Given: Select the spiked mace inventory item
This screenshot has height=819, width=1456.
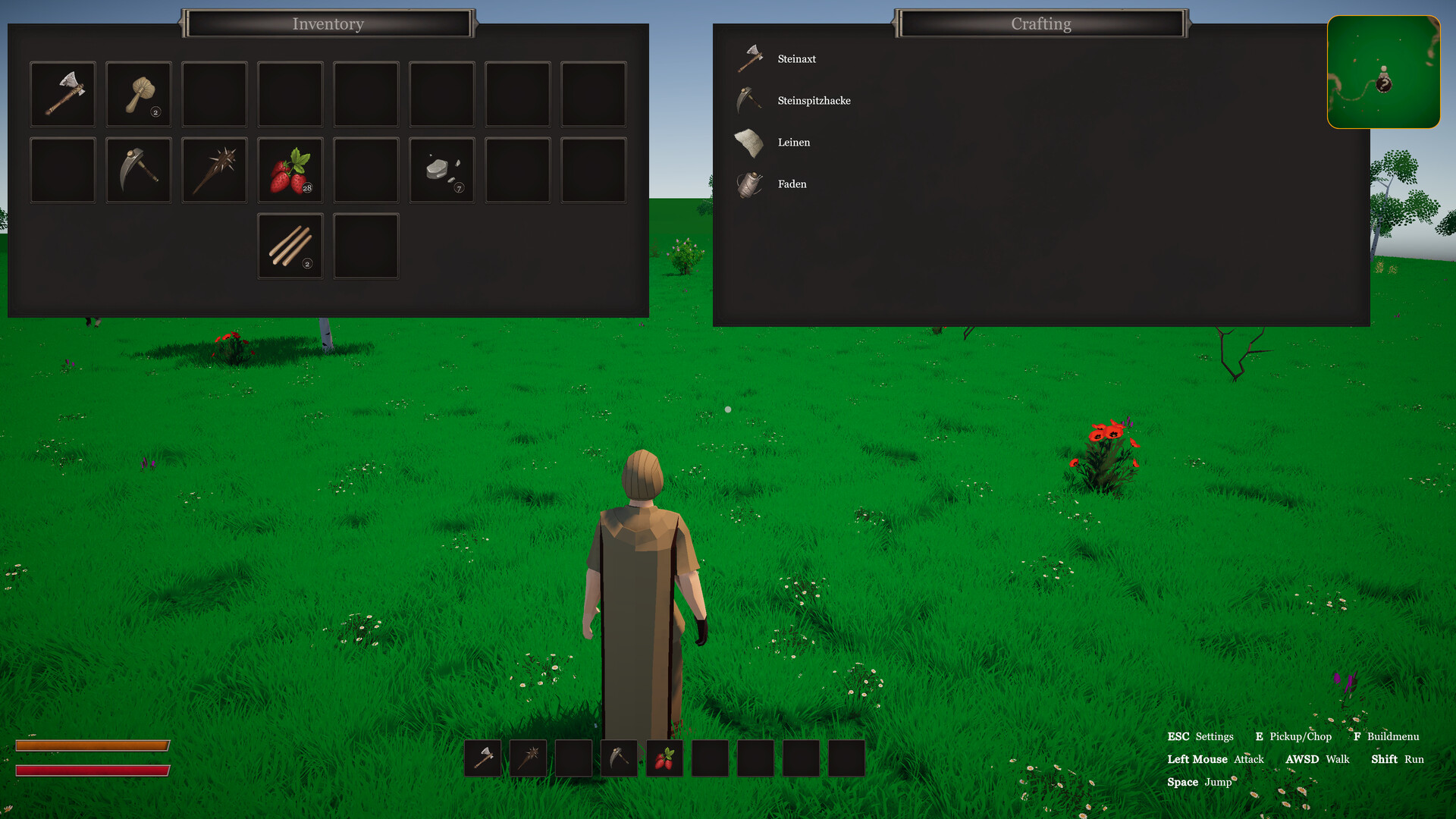Looking at the screenshot, I should tap(214, 169).
